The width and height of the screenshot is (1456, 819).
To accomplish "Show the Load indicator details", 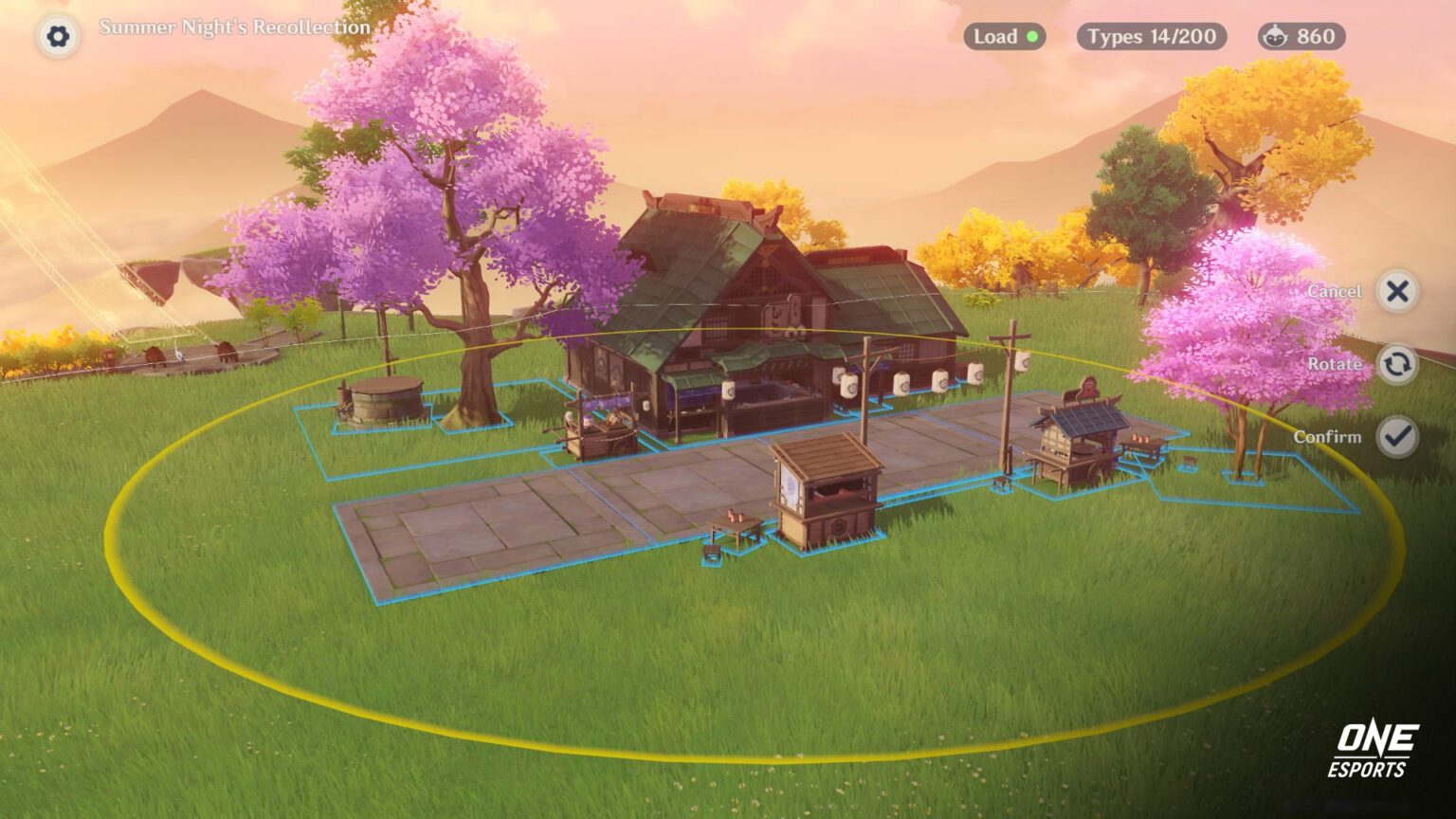I will pyautogui.click(x=1005, y=37).
